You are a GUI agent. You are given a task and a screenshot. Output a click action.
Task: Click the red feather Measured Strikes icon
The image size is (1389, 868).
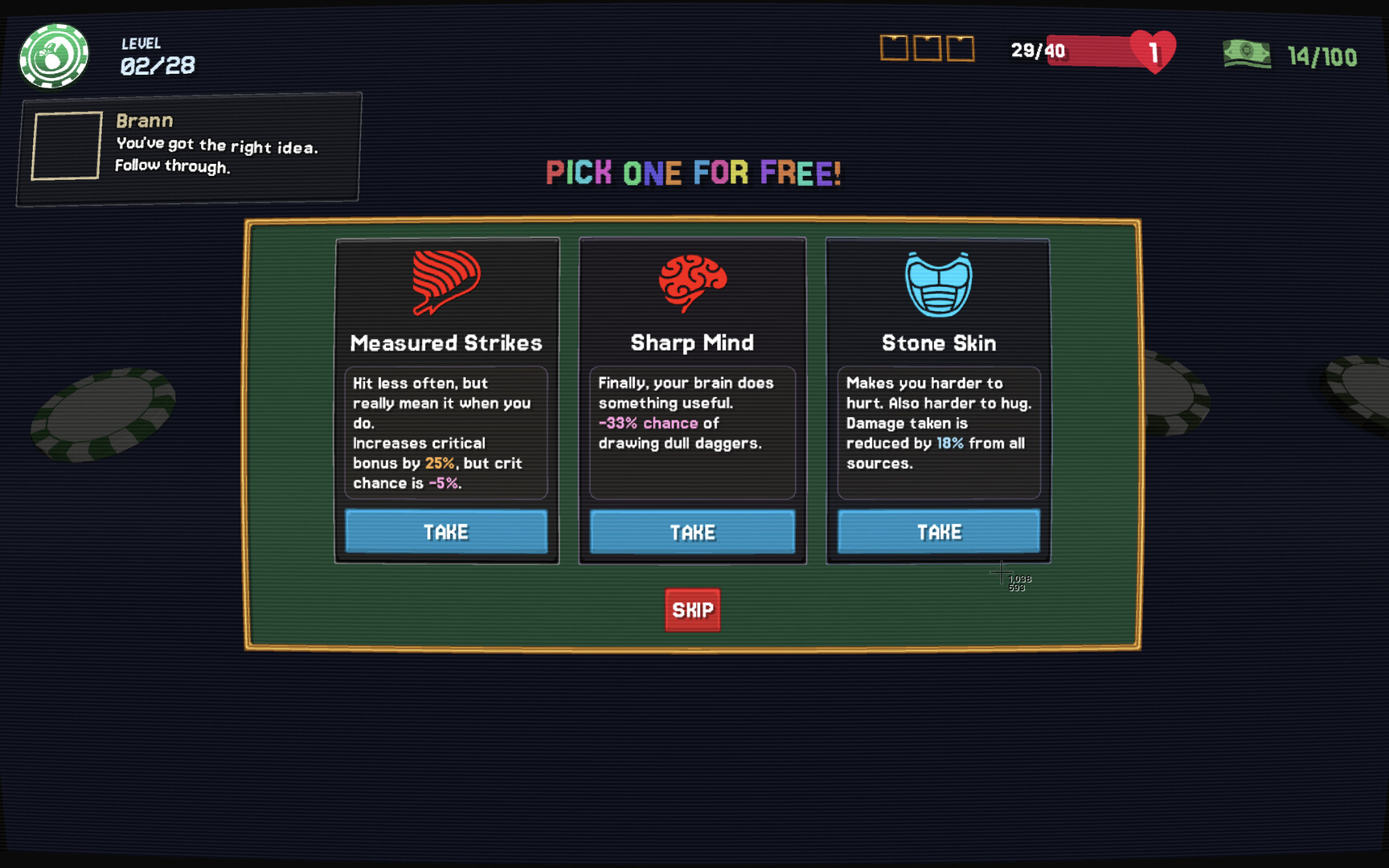click(446, 283)
